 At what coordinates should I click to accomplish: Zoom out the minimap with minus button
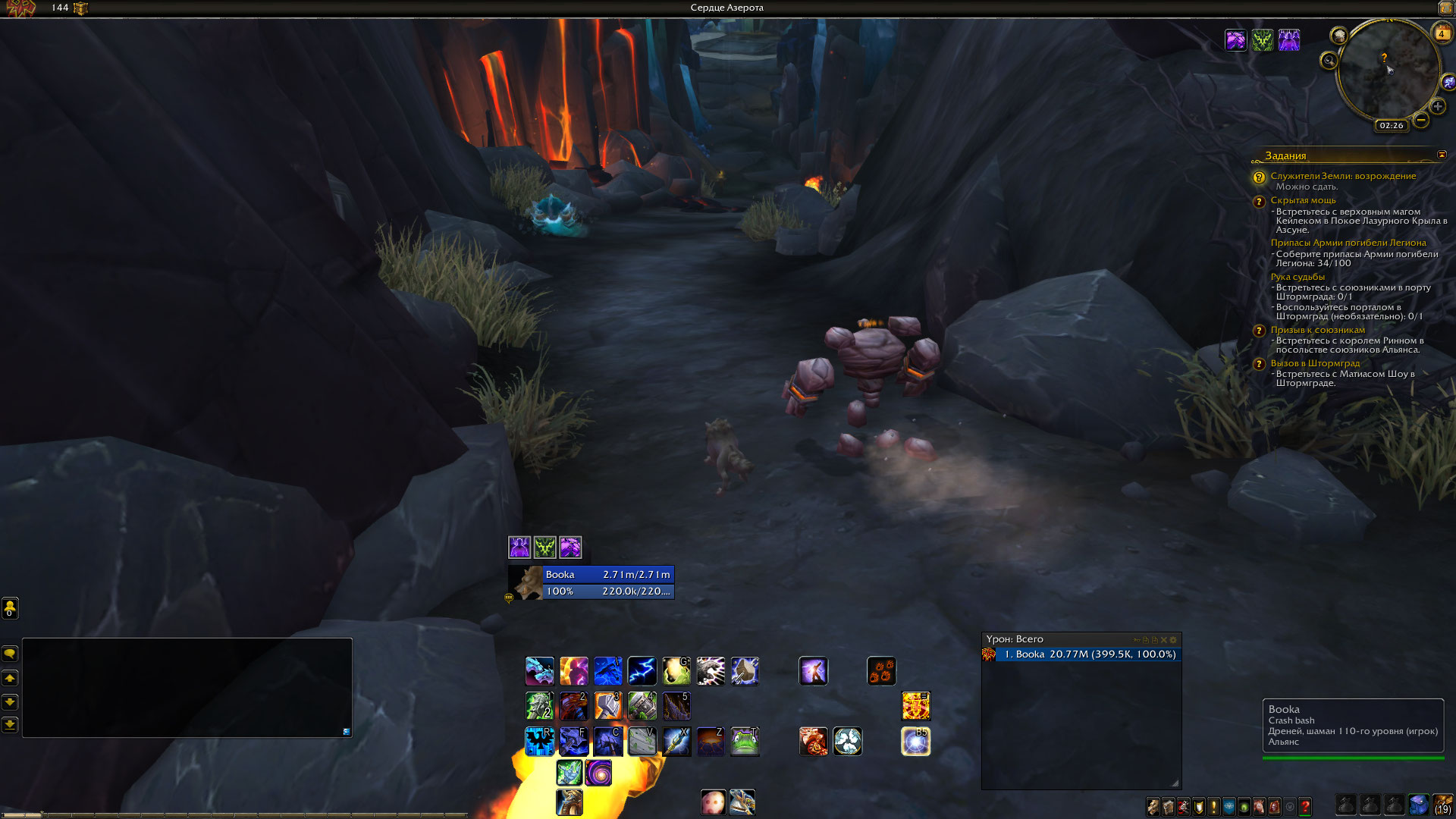pyautogui.click(x=1421, y=120)
